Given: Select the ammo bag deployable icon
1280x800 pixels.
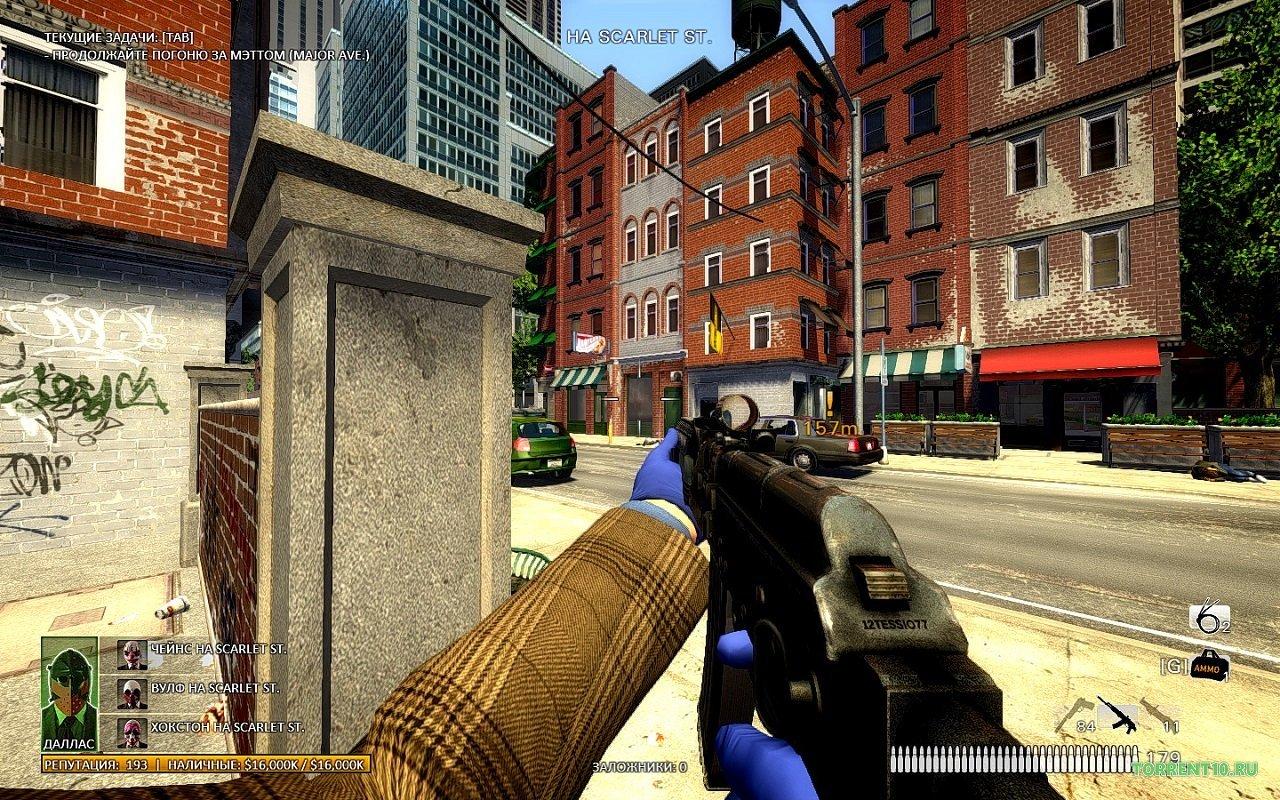Looking at the screenshot, I should coord(1209,663).
